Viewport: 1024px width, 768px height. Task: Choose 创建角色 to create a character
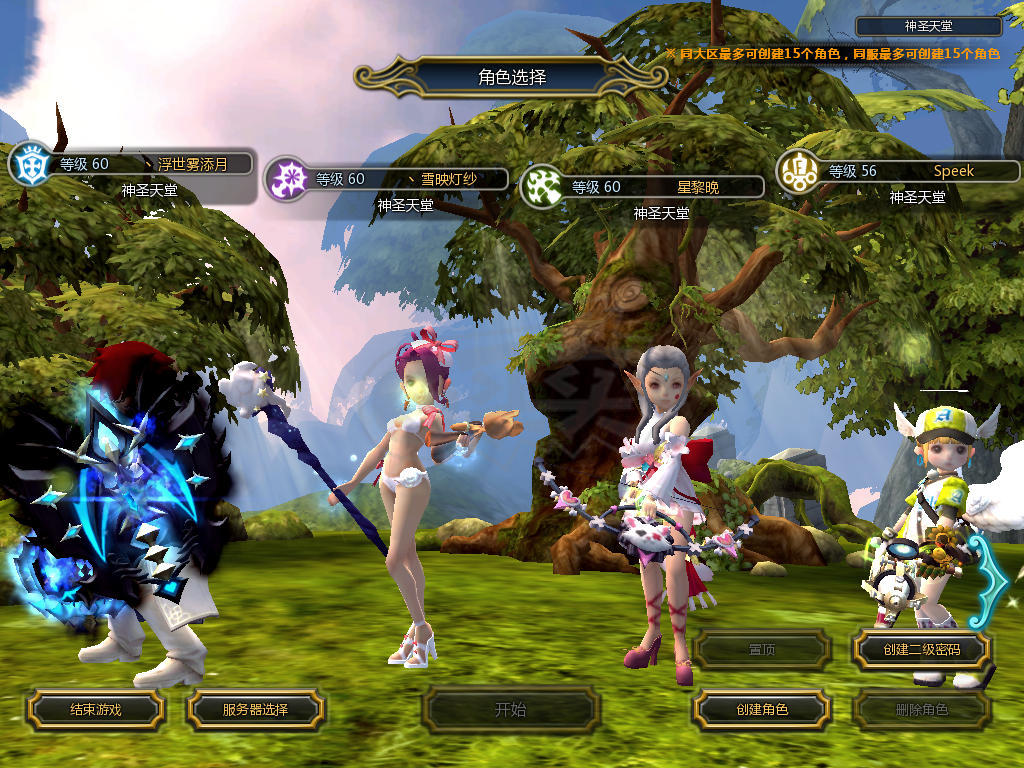(762, 710)
